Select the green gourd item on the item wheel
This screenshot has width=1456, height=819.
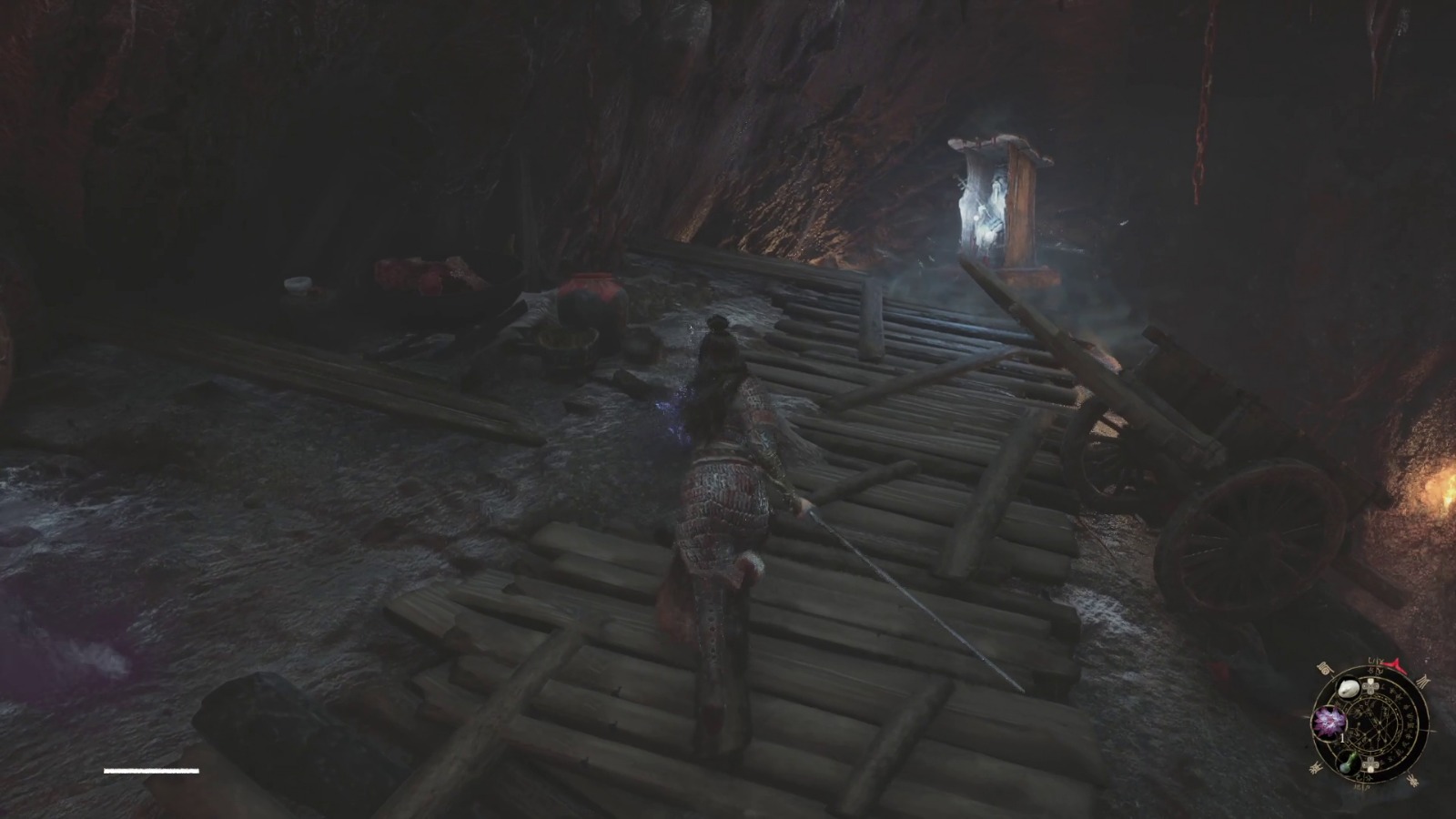[1348, 763]
